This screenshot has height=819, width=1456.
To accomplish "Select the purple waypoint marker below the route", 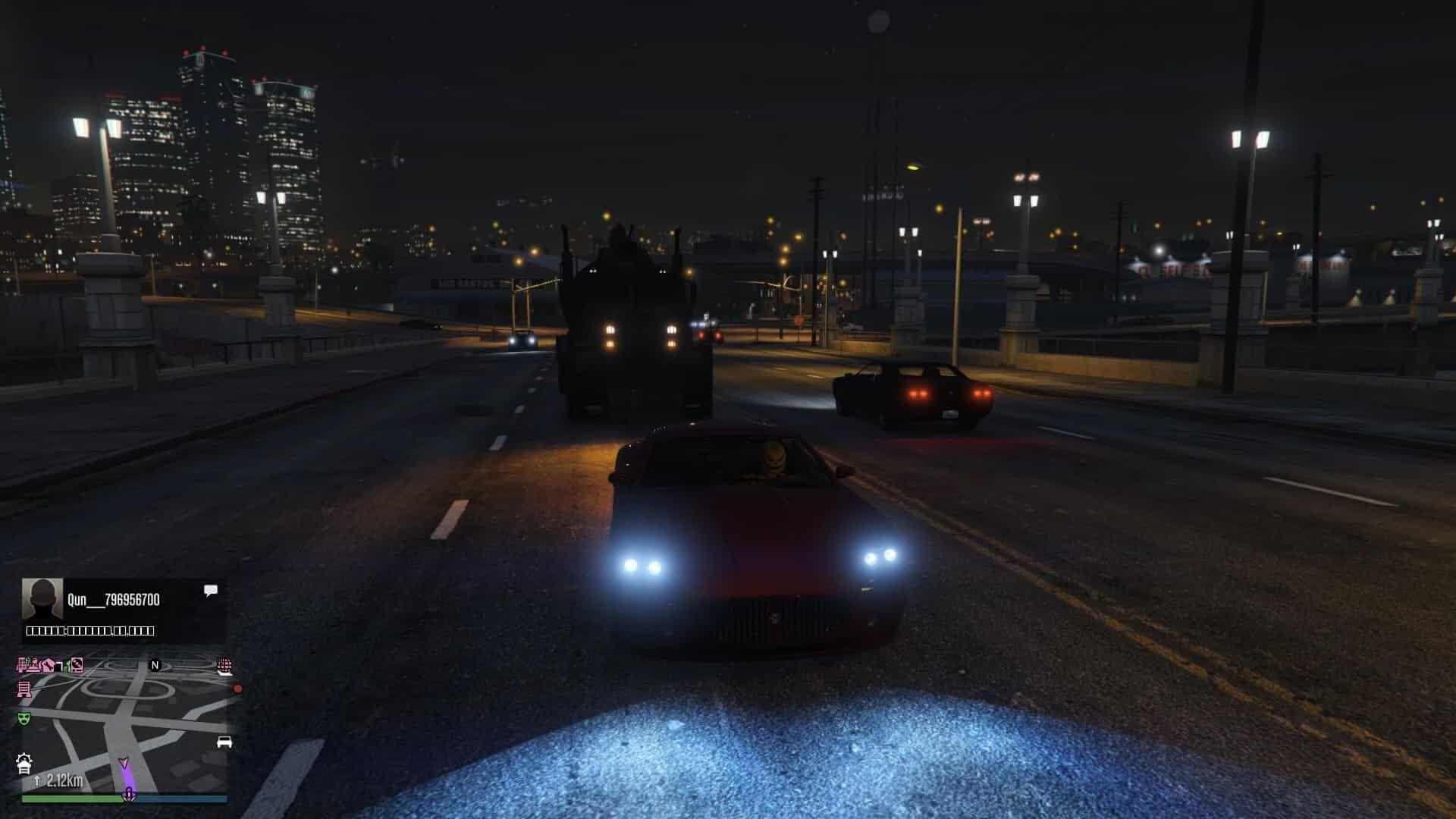I will click(129, 794).
